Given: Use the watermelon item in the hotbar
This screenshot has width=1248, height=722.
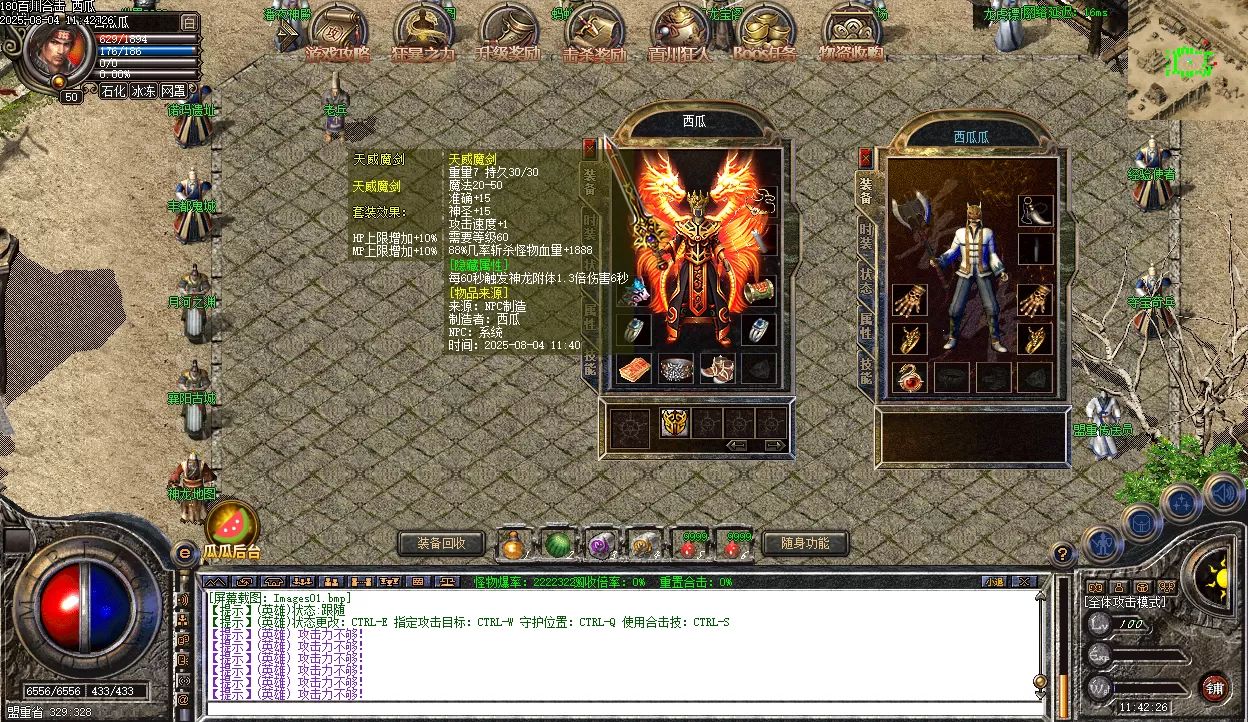Looking at the screenshot, I should [x=558, y=545].
